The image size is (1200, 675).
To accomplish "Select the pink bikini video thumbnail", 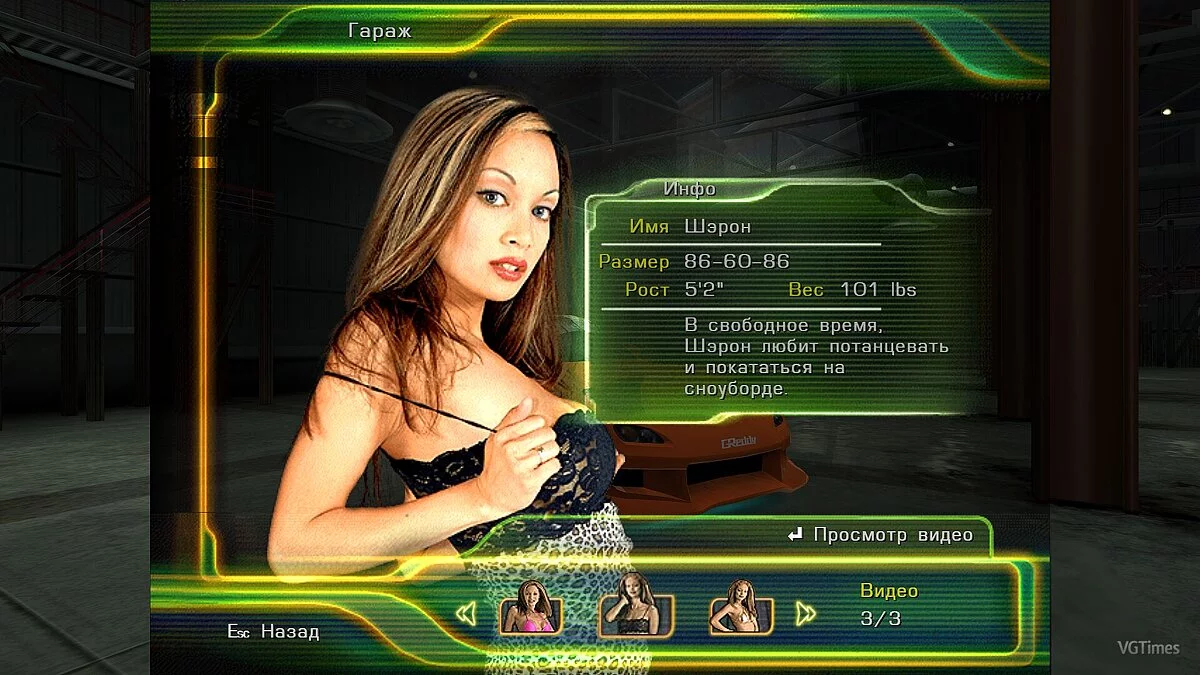I will [531, 608].
